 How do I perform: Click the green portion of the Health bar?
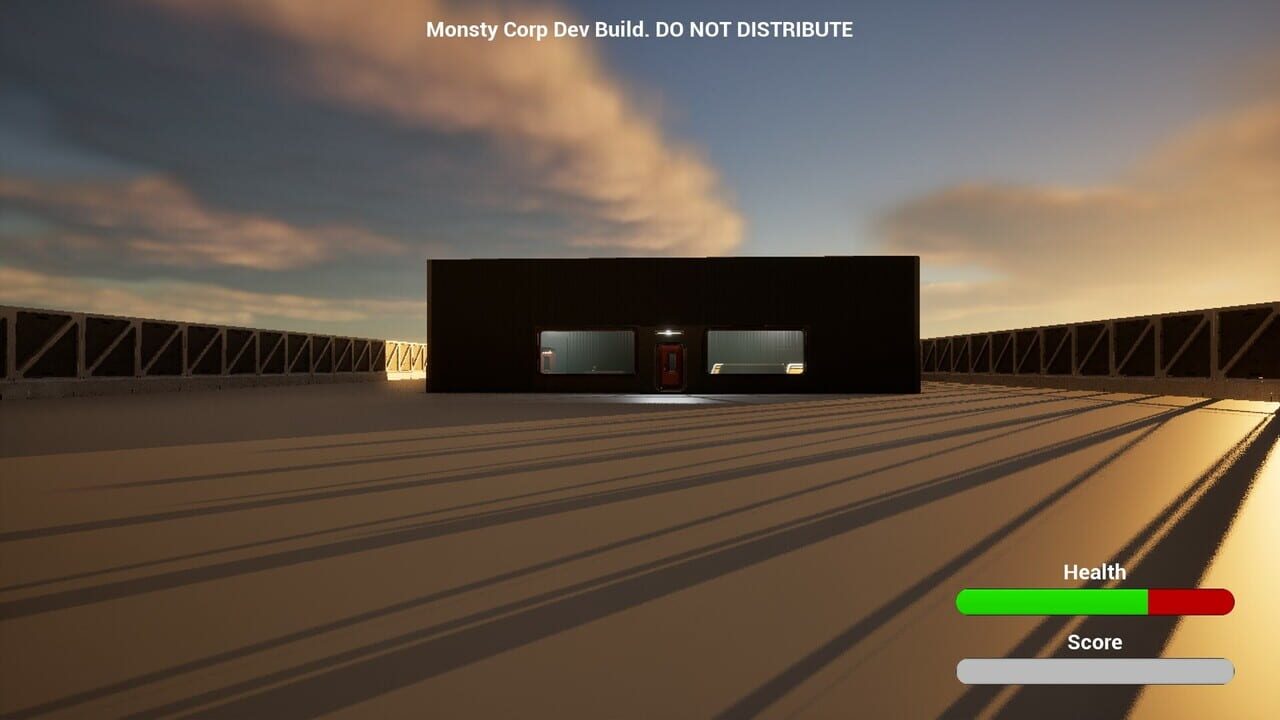coord(1050,602)
